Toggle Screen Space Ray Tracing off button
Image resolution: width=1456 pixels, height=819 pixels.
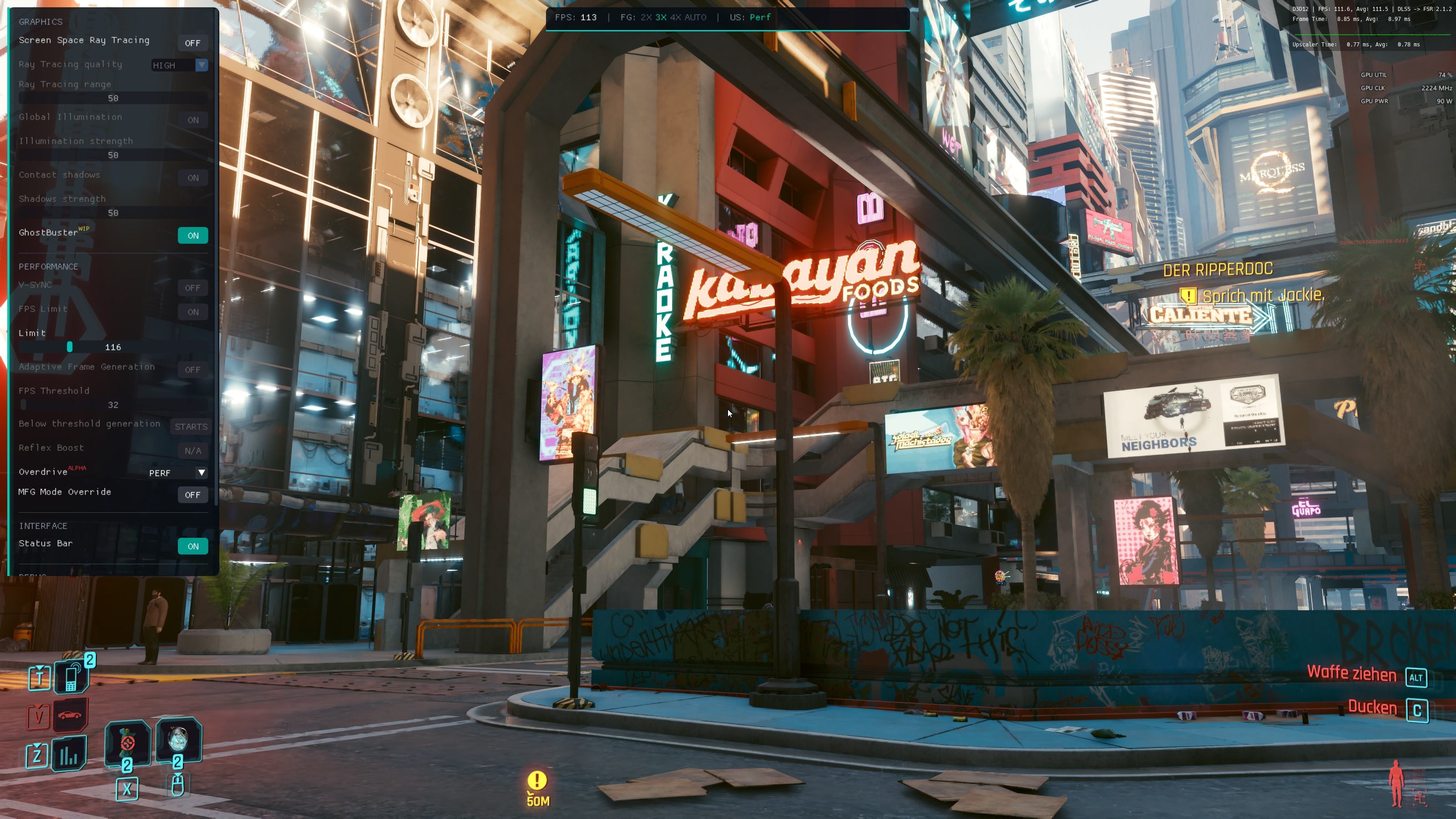click(192, 43)
